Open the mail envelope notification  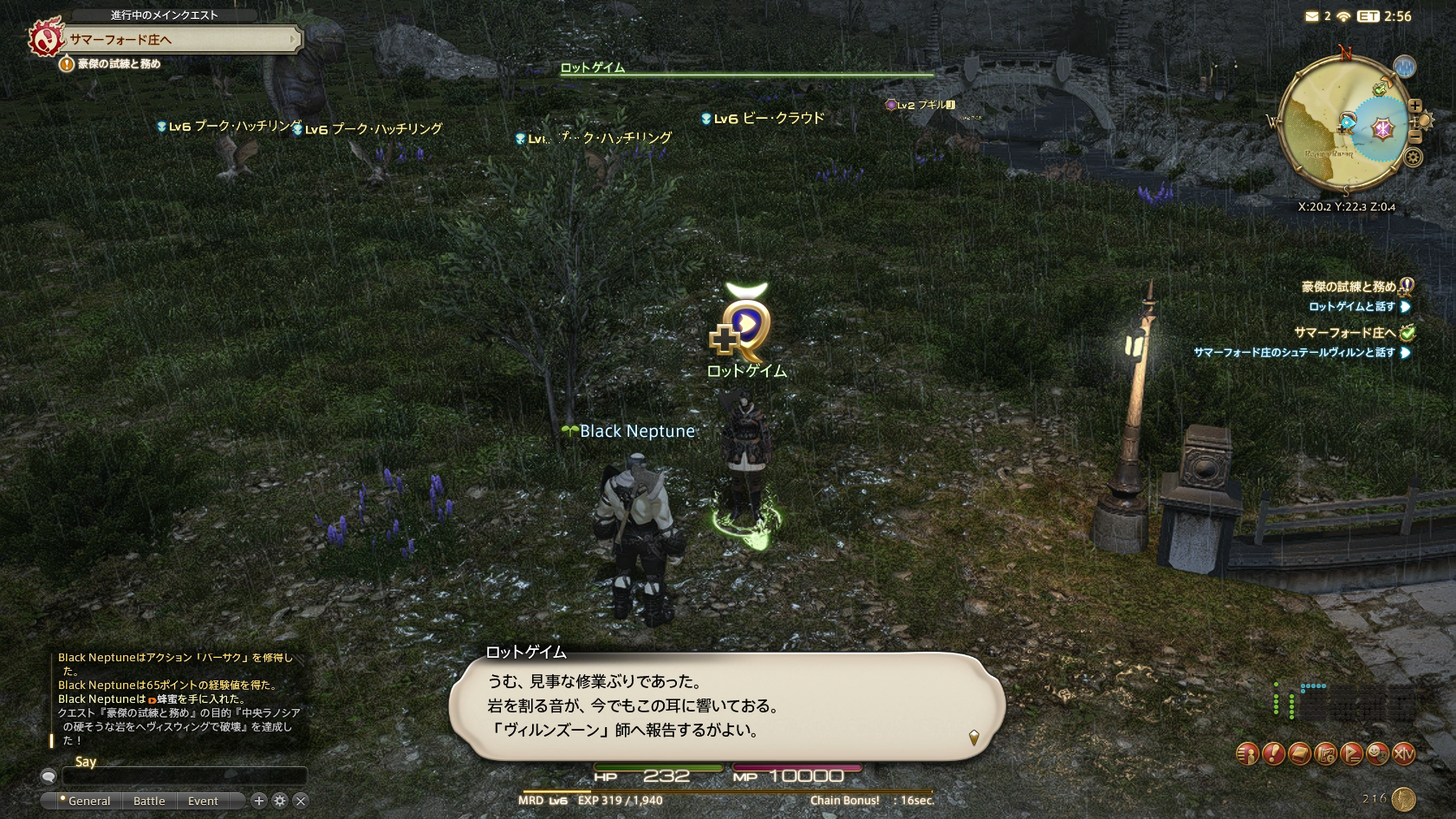(1312, 16)
